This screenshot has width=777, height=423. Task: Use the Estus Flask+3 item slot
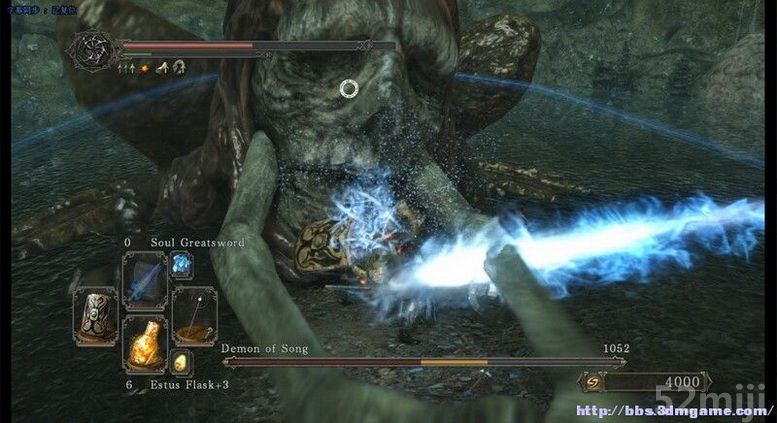144,346
